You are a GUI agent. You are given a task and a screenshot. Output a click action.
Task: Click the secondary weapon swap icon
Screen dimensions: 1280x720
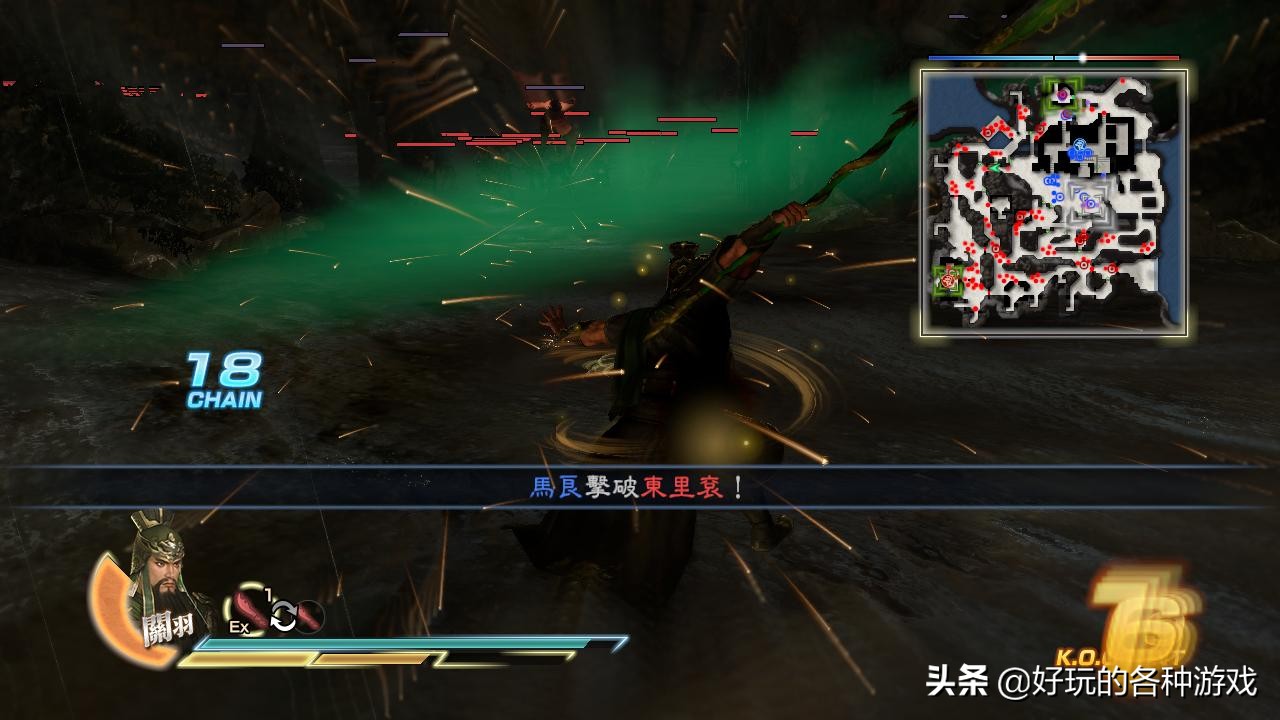(307, 616)
